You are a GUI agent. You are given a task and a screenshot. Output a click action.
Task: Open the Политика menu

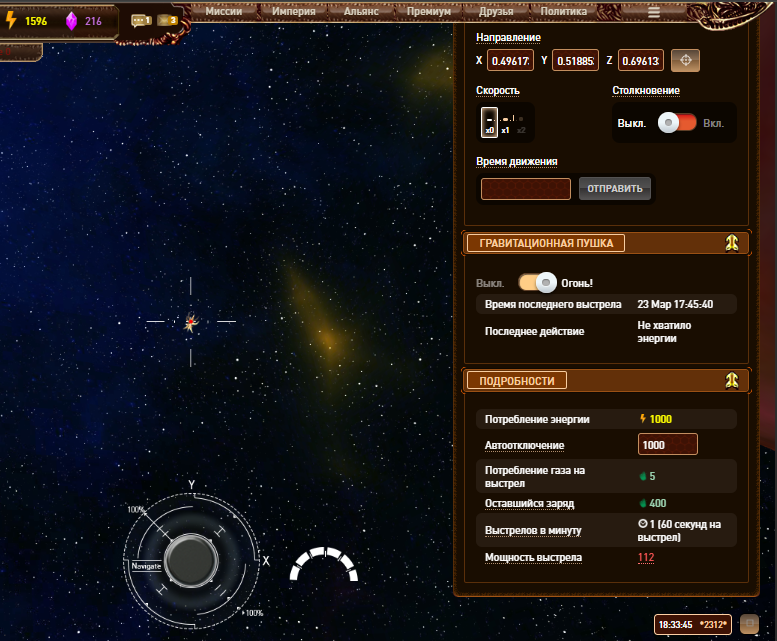tap(564, 11)
